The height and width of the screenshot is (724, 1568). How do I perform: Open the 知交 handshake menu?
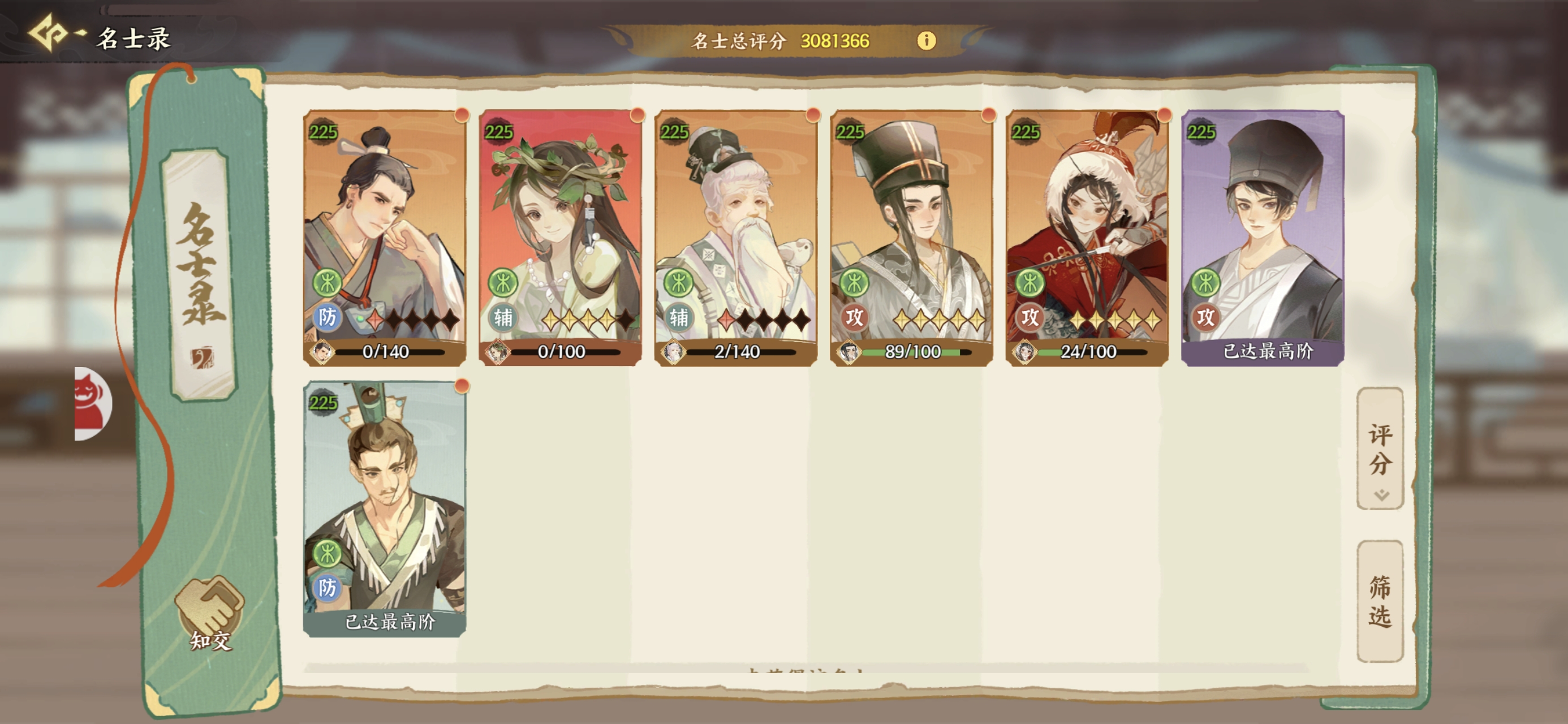(210, 613)
